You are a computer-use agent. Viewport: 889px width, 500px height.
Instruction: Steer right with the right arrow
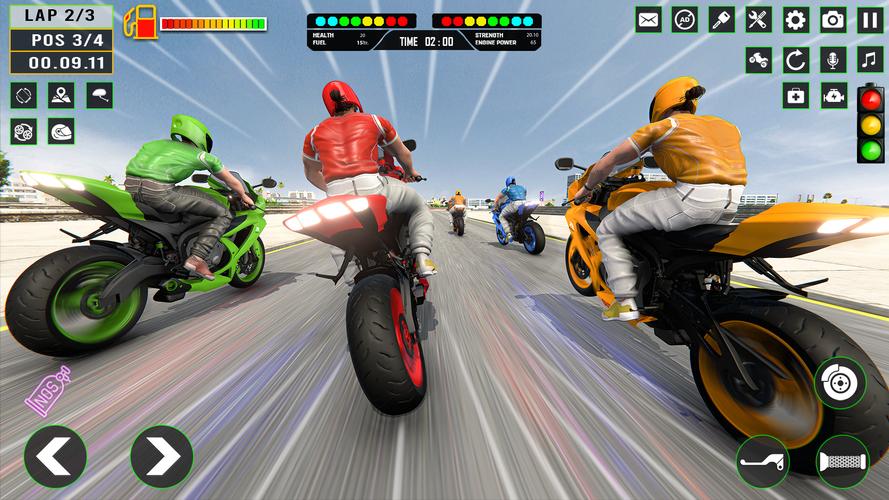coord(161,456)
